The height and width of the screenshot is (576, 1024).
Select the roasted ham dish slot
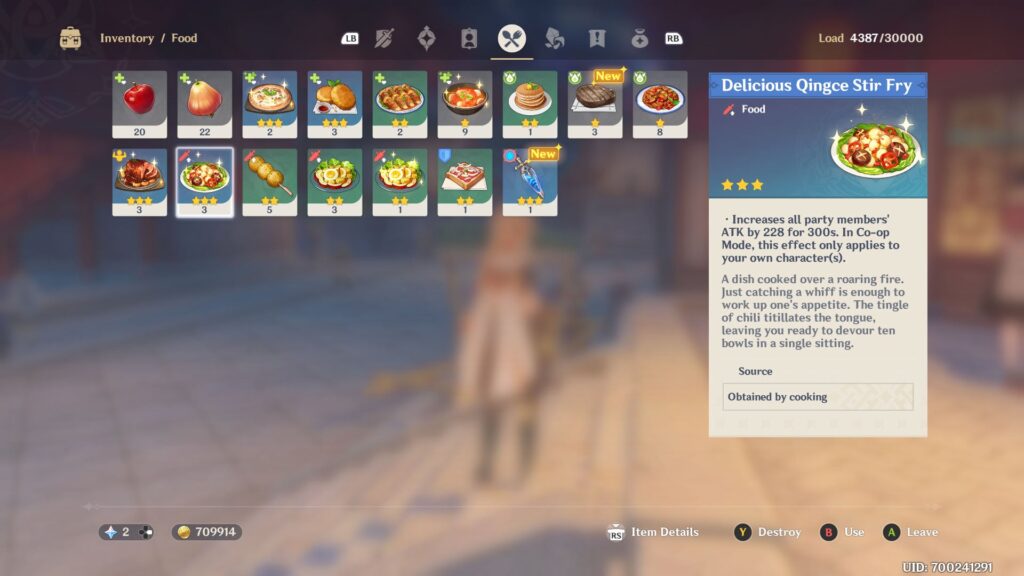tap(139, 181)
